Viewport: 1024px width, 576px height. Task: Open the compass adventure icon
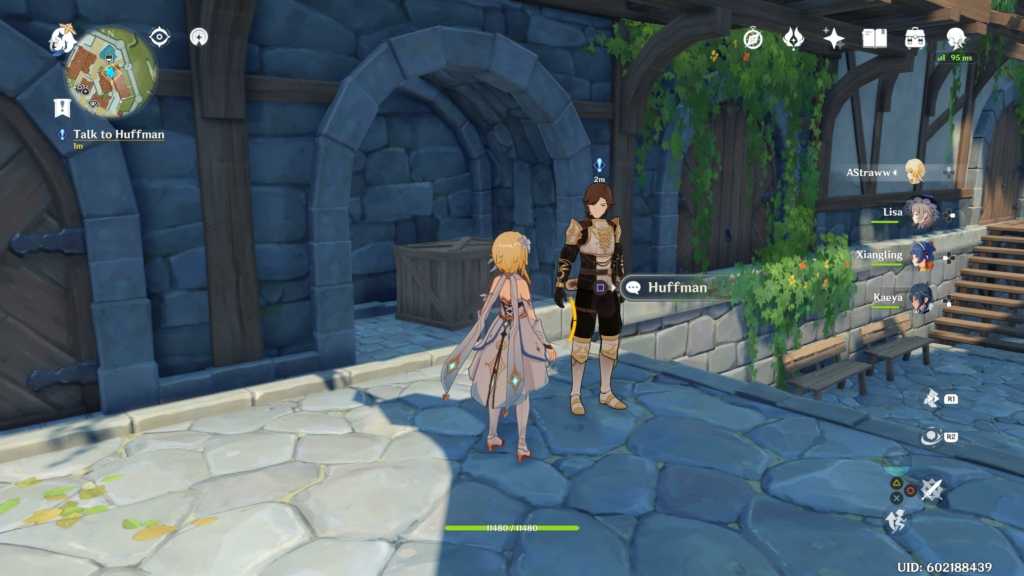[753, 38]
